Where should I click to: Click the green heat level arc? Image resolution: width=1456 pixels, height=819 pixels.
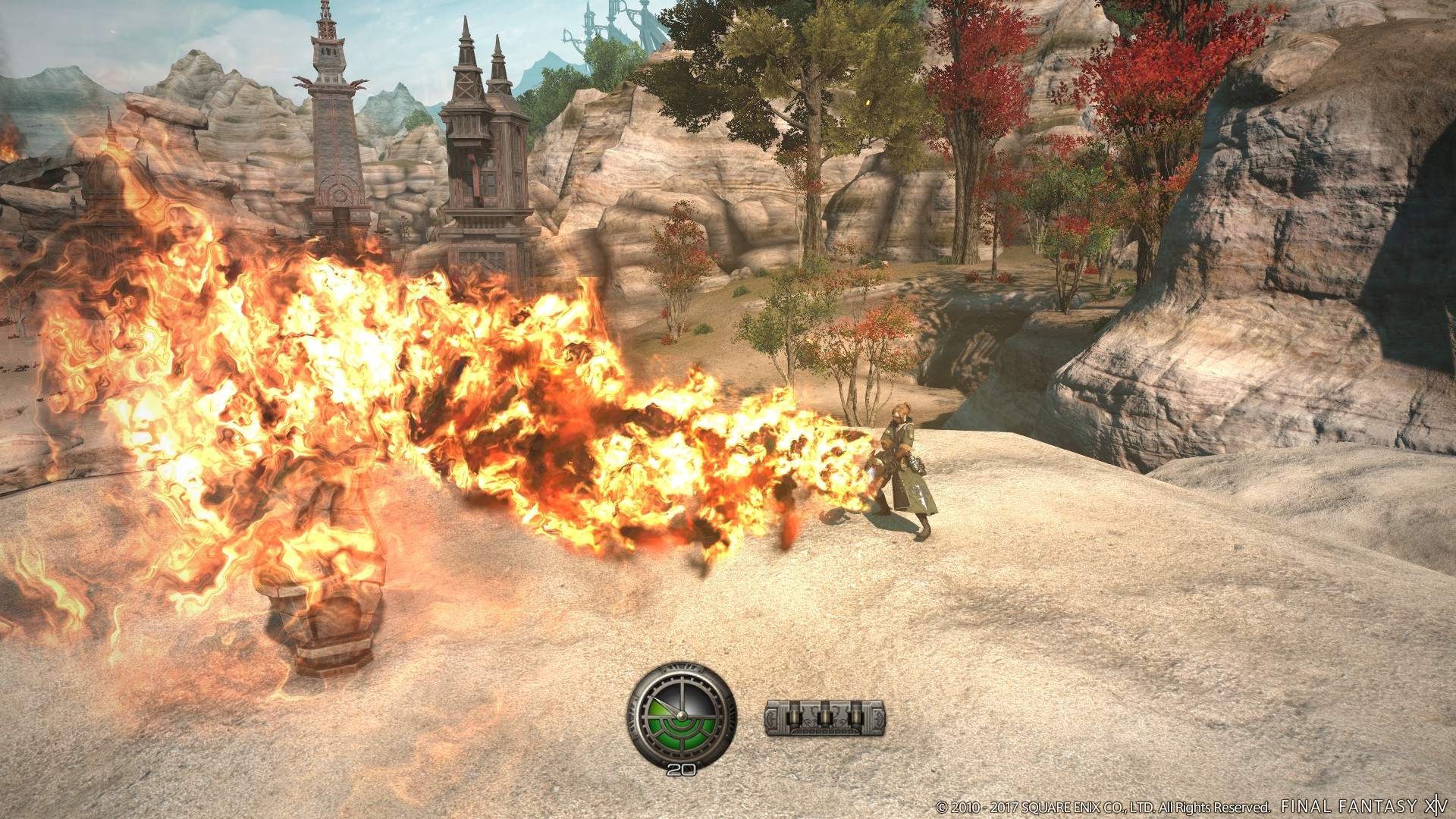[657, 709]
